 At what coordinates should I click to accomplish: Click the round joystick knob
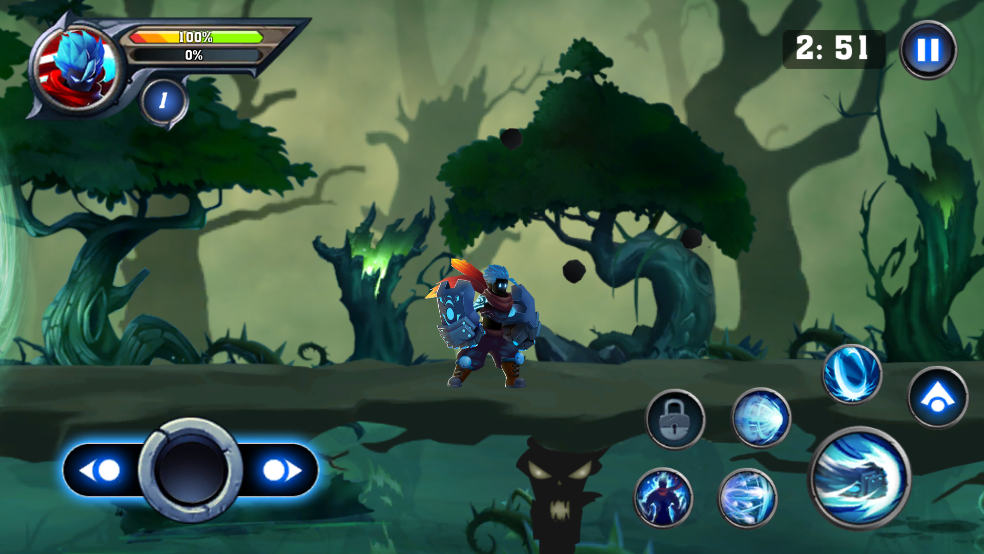click(x=191, y=470)
